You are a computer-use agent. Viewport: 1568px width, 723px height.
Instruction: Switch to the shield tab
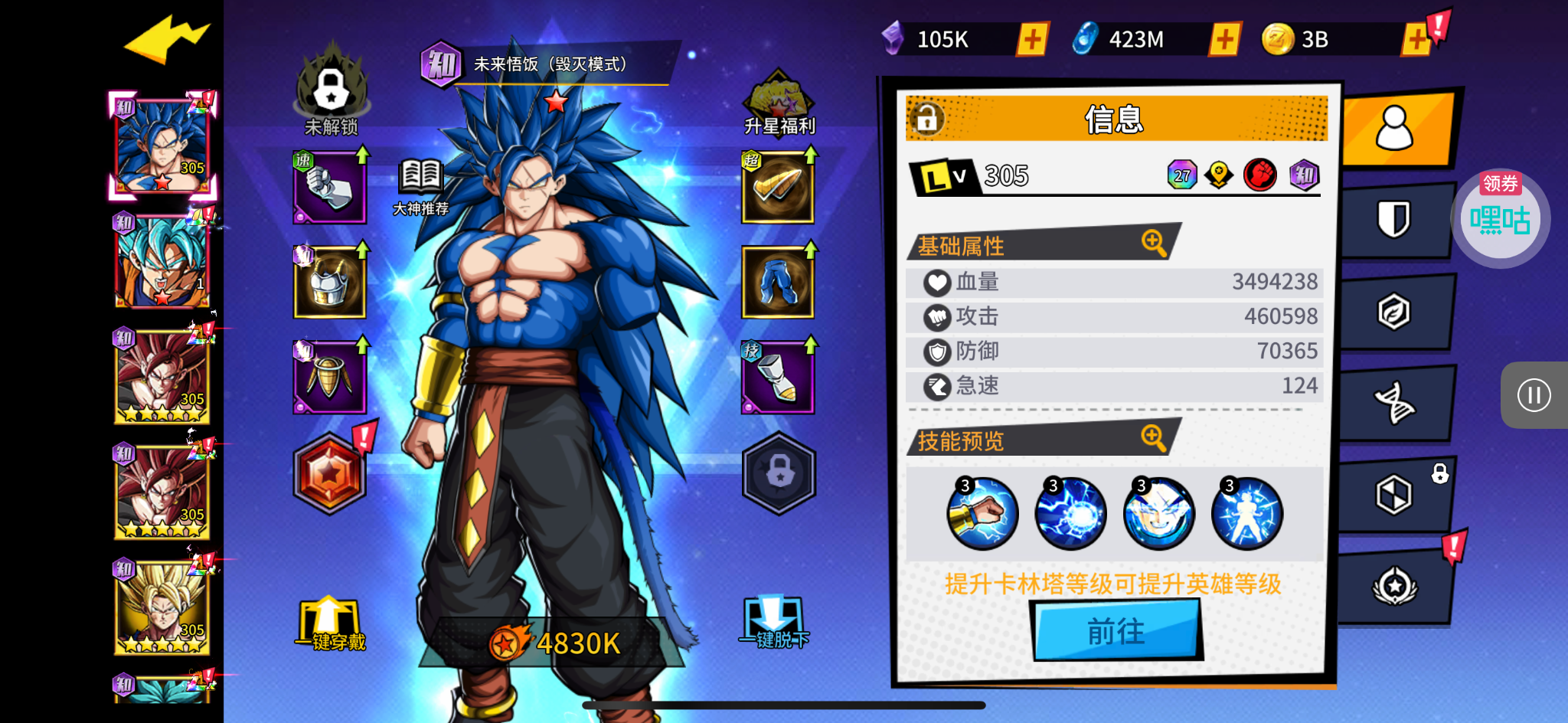[x=1394, y=221]
